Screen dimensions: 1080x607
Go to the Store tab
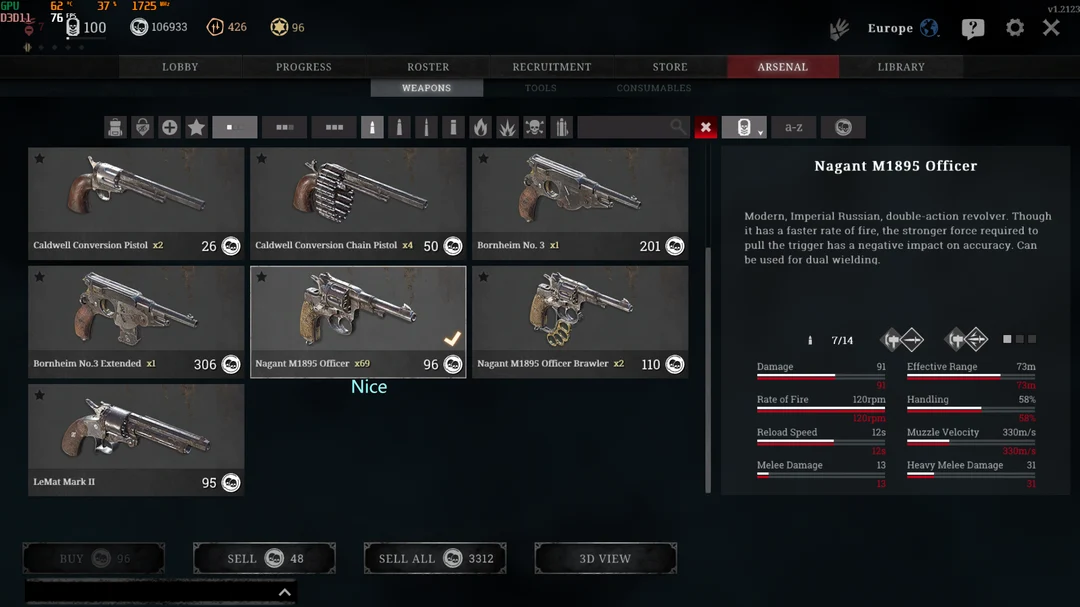point(670,67)
